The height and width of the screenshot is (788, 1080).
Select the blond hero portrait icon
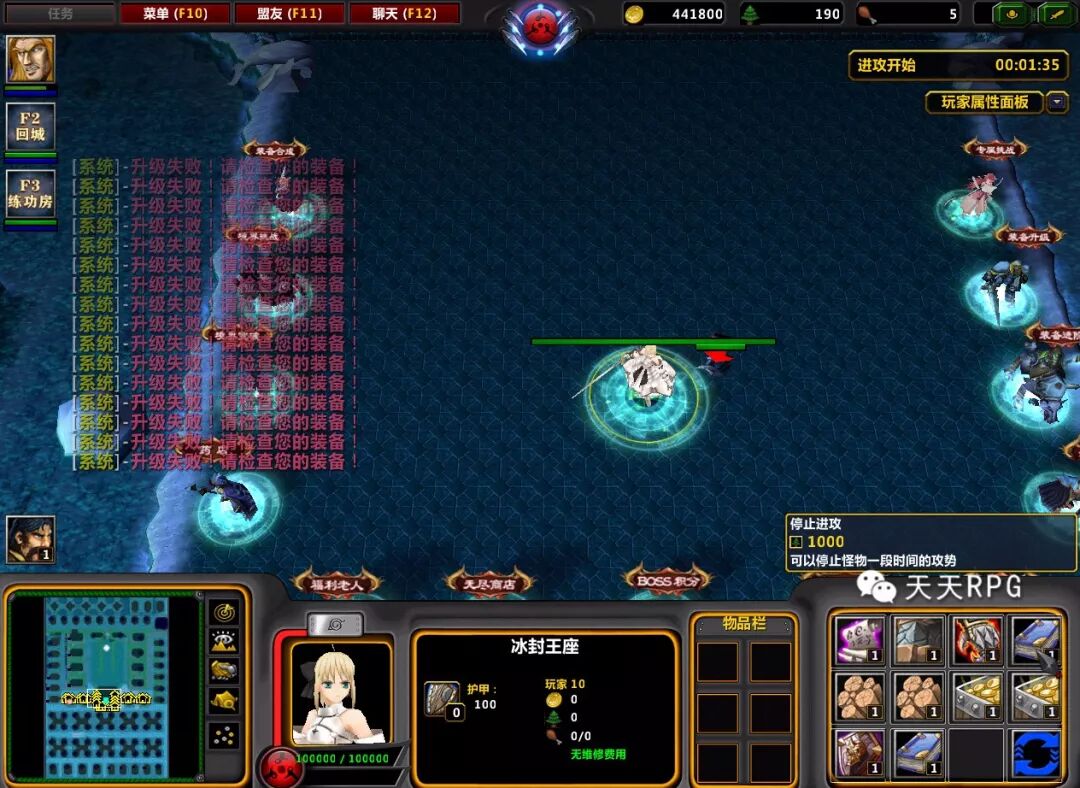coord(31,59)
